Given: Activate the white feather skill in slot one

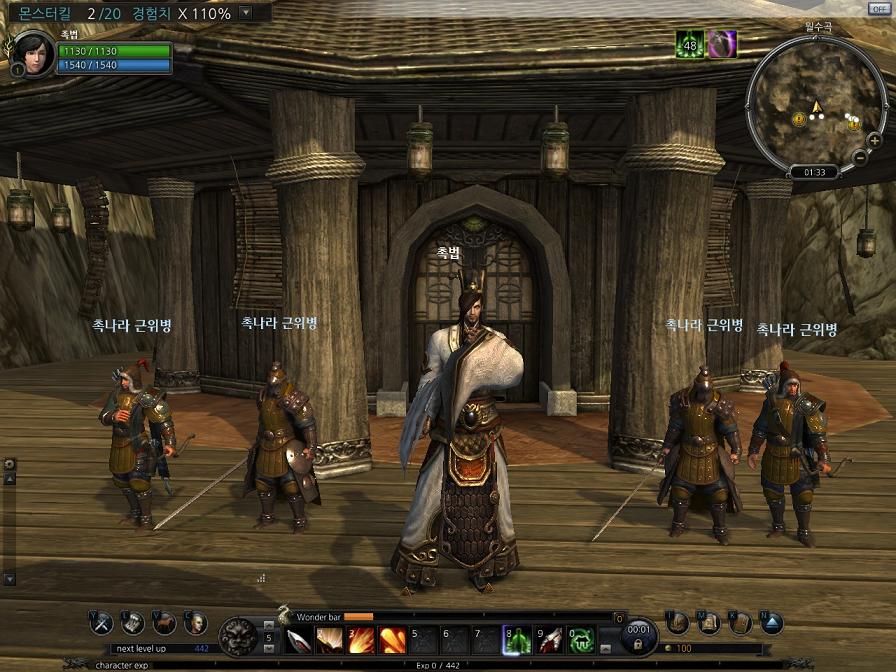Looking at the screenshot, I should [x=299, y=639].
